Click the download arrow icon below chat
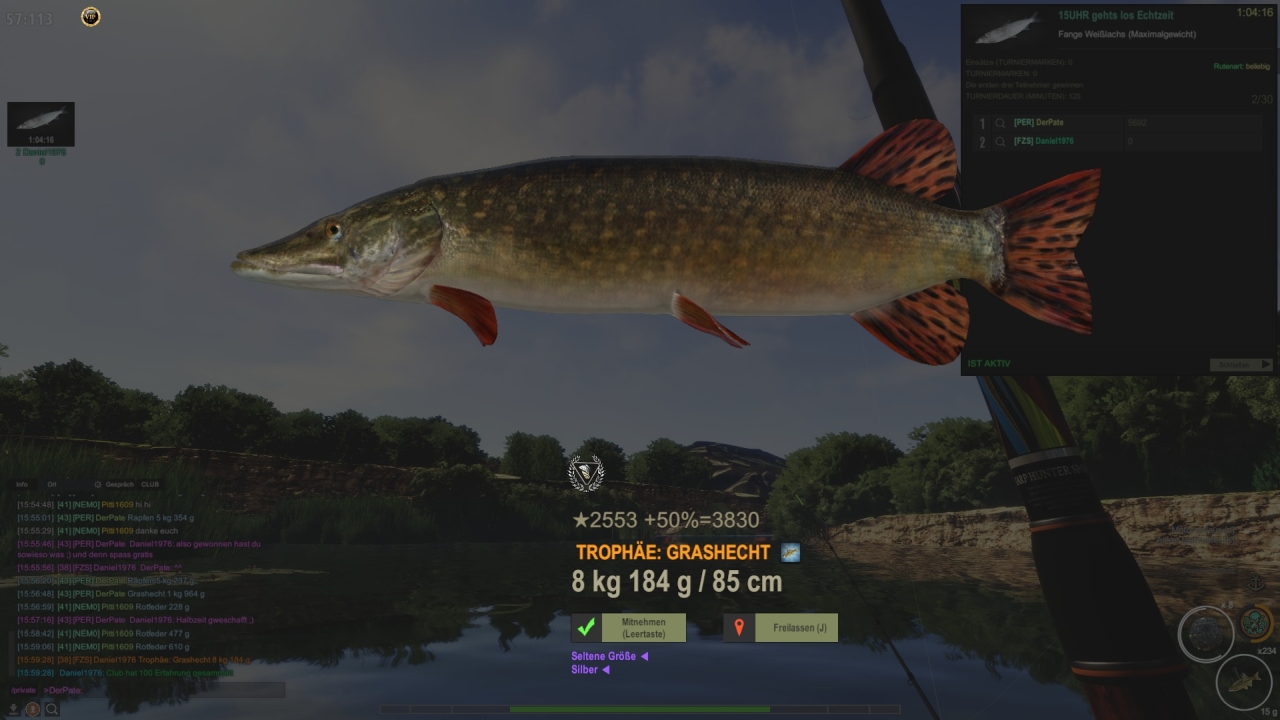 click(x=14, y=709)
